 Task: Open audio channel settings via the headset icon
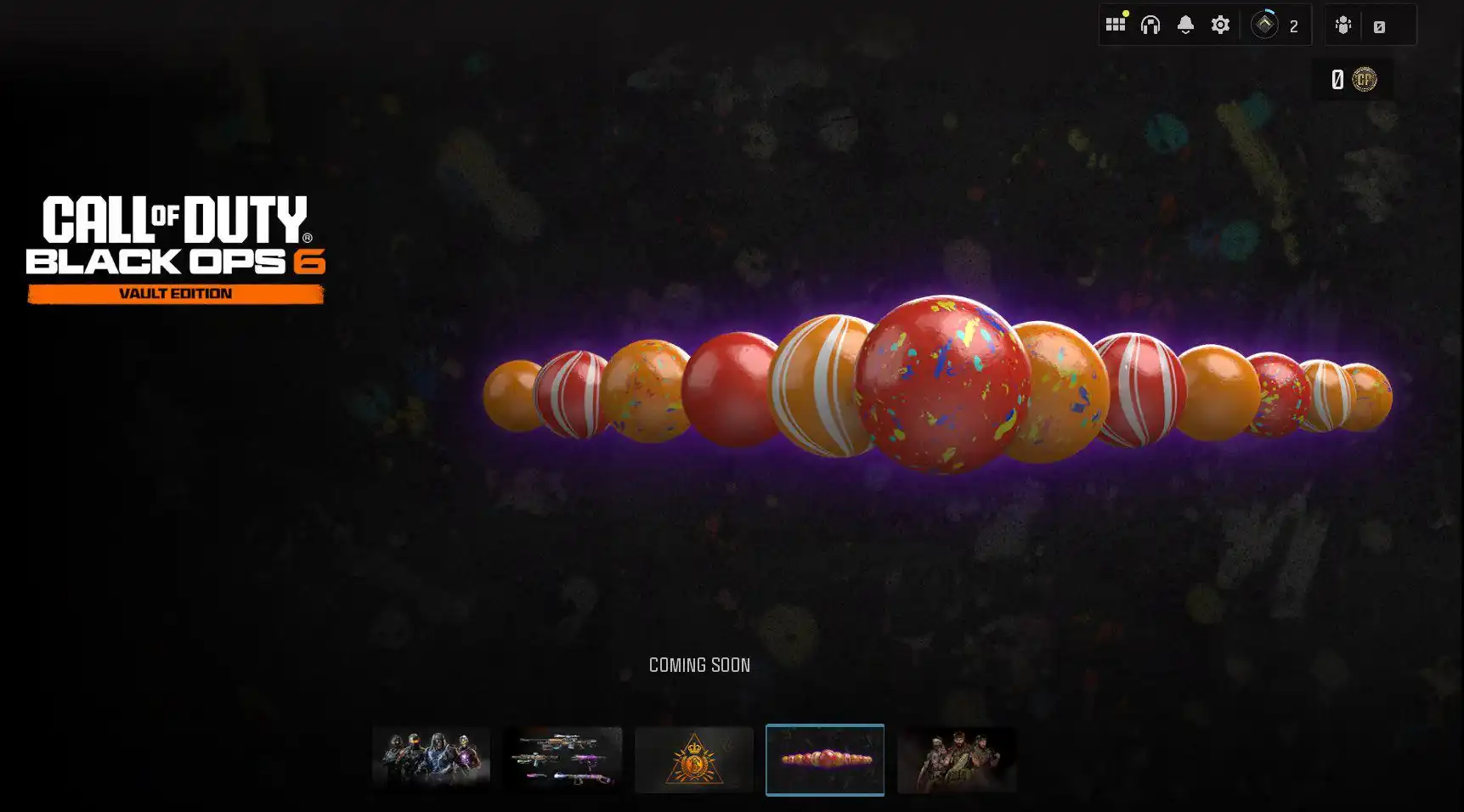click(1150, 24)
